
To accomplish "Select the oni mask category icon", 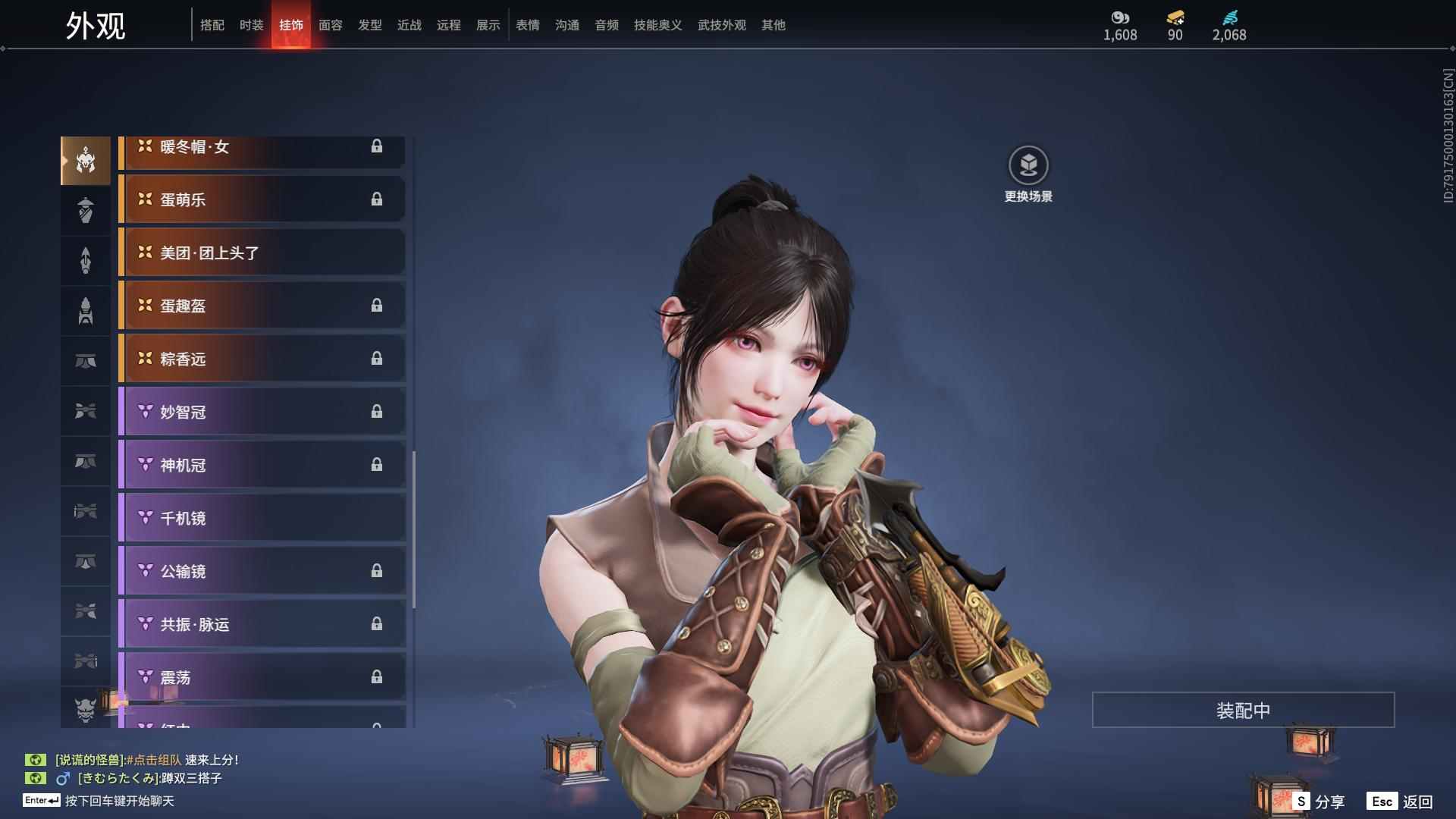I will [86, 710].
